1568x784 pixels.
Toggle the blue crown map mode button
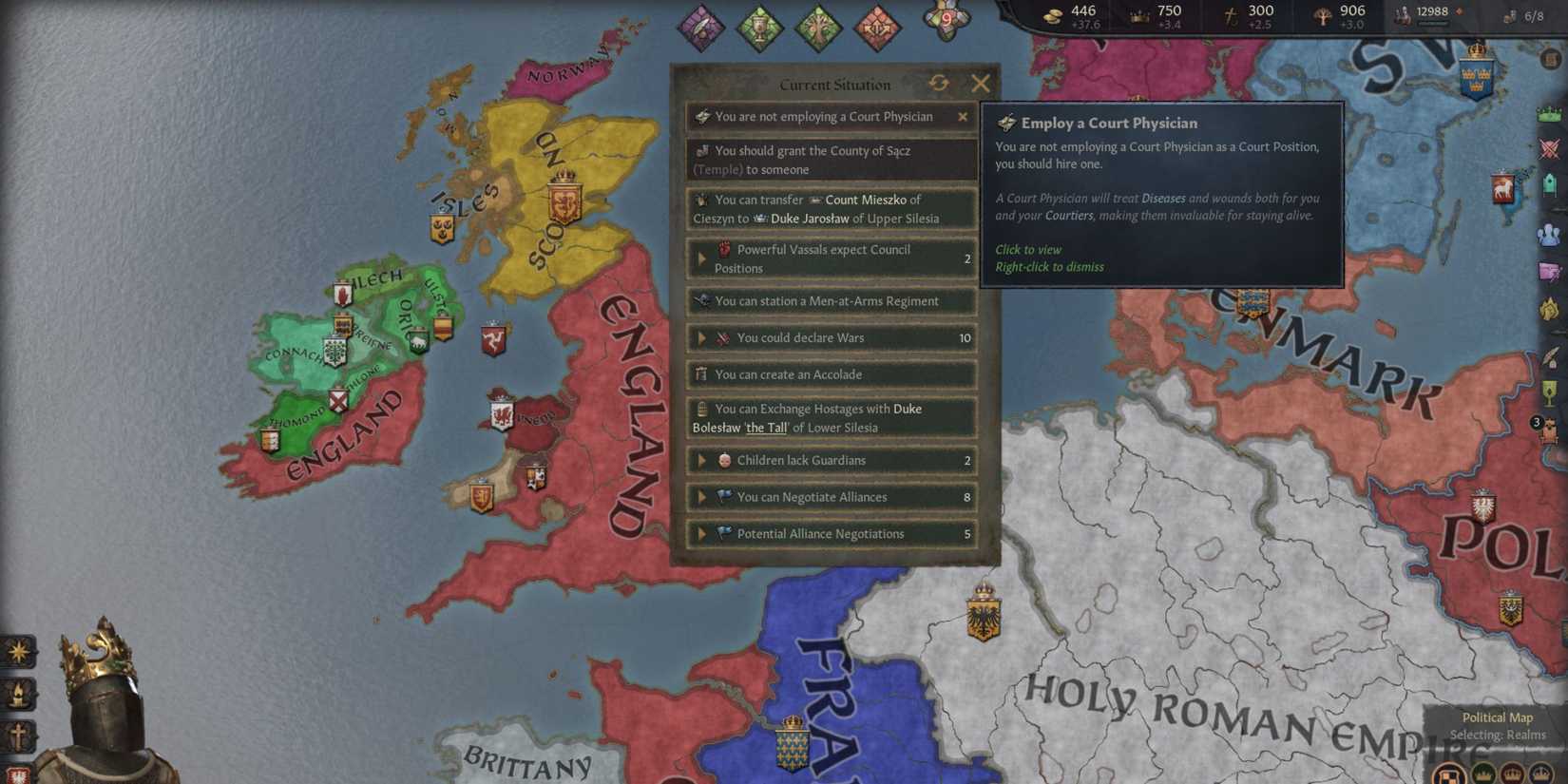click(1540, 774)
